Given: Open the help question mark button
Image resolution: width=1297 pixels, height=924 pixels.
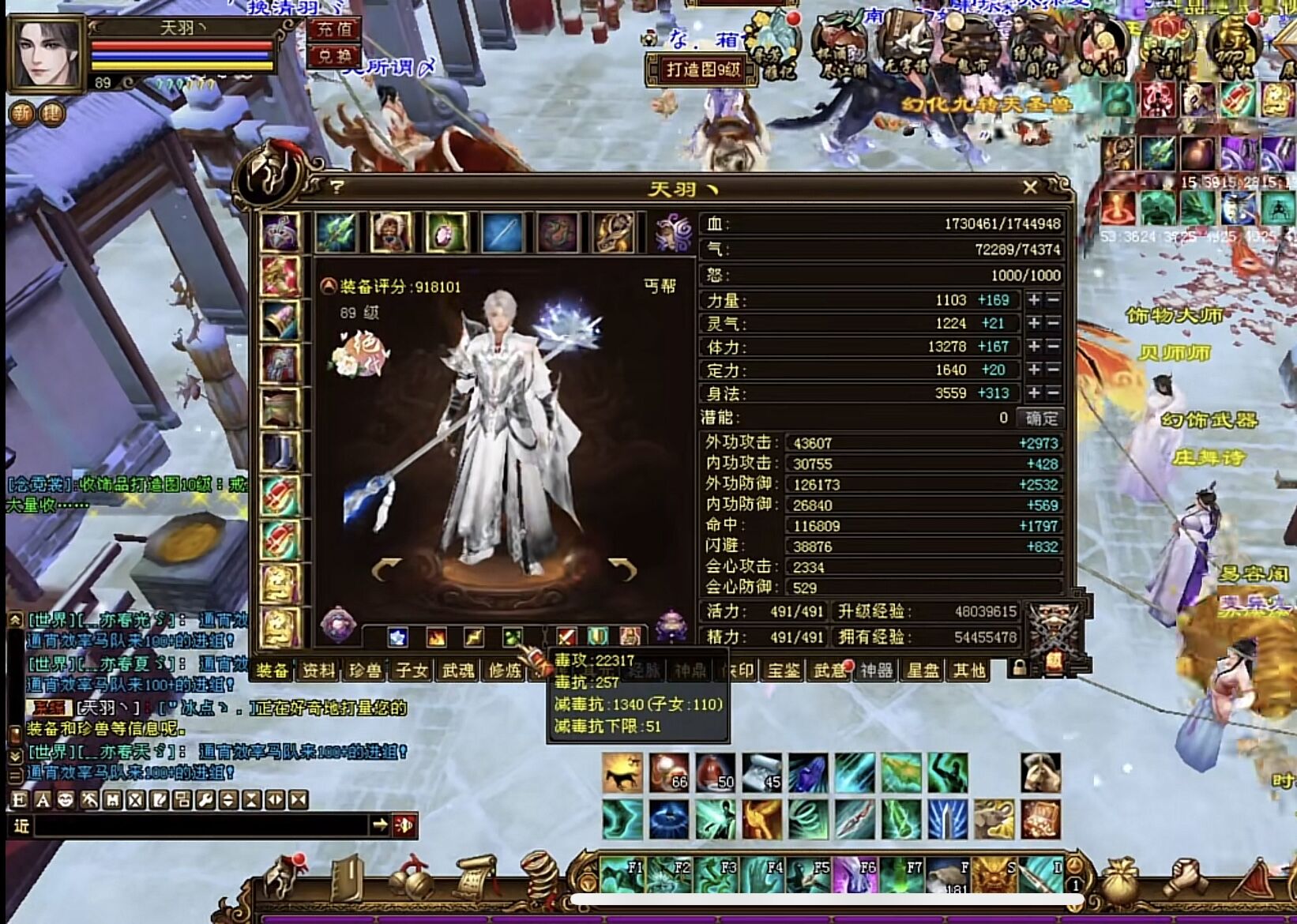Looking at the screenshot, I should [x=337, y=187].
